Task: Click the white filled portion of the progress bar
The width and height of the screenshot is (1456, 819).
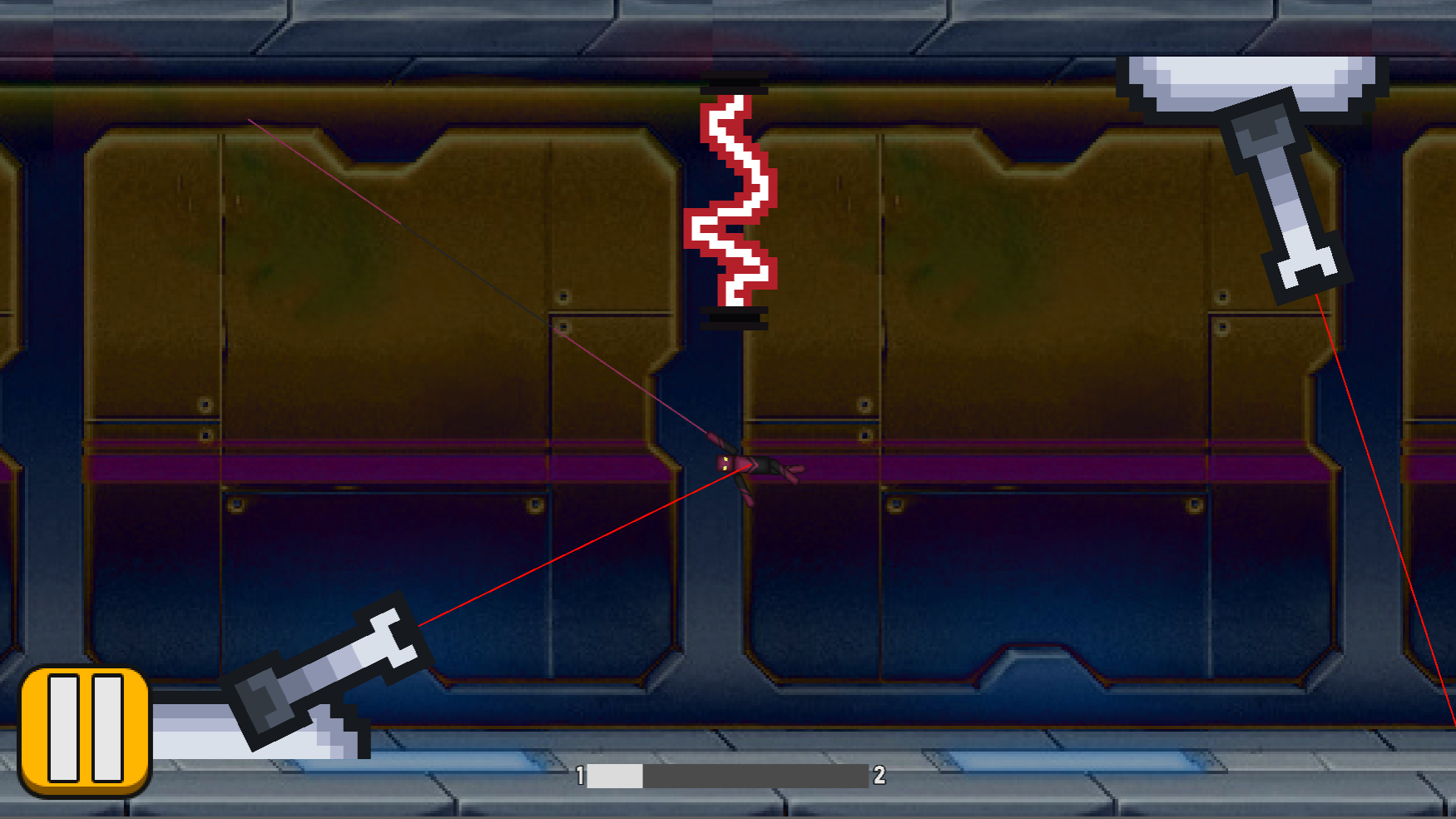Action: tap(616, 776)
